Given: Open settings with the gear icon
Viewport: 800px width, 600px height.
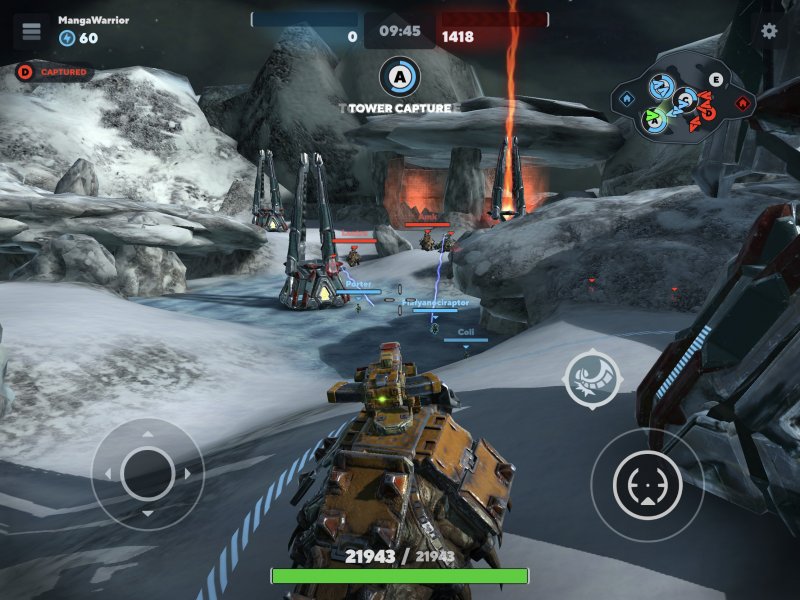Looking at the screenshot, I should click(769, 31).
